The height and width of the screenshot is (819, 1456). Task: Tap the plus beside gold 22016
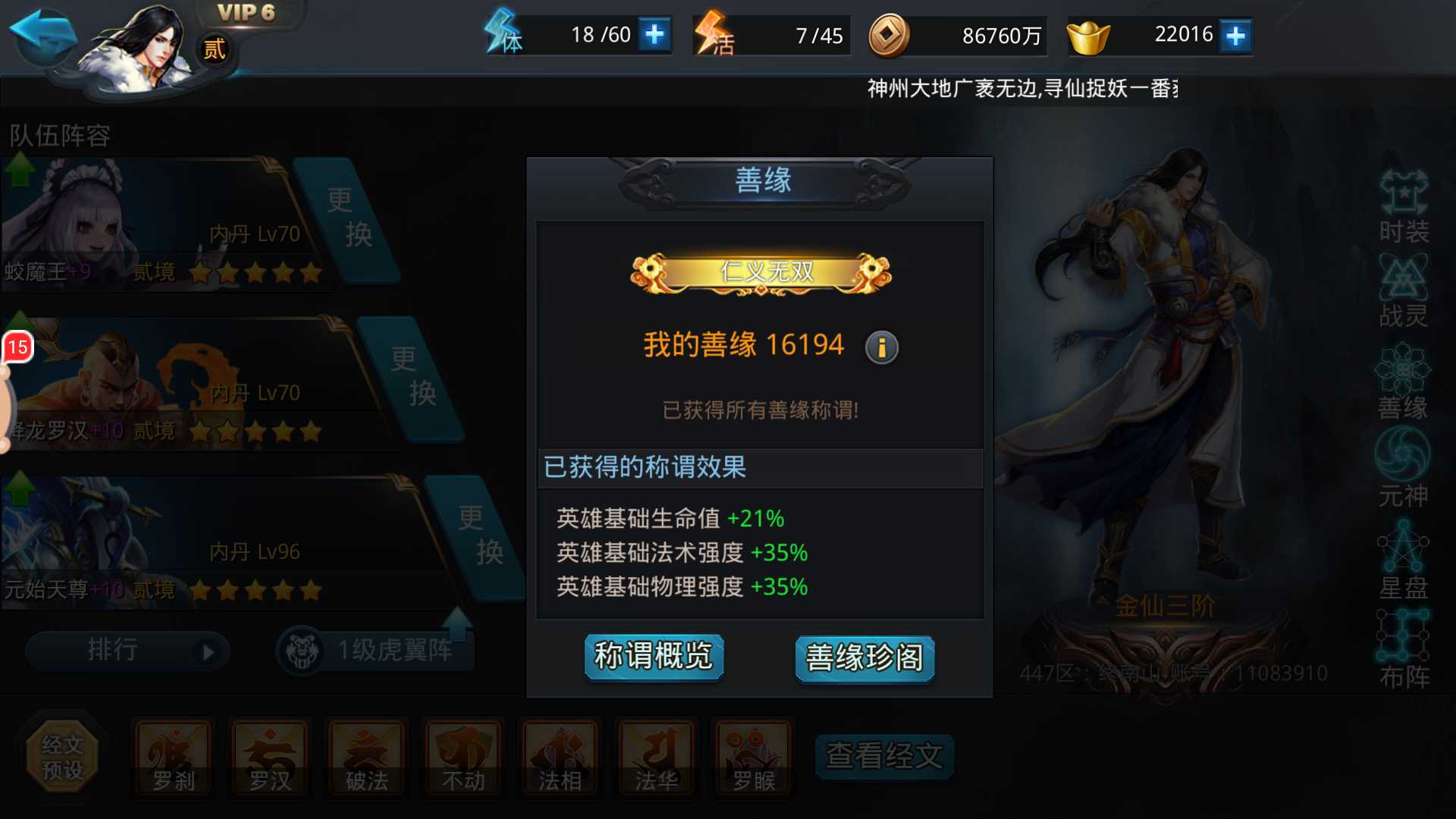pyautogui.click(x=1236, y=34)
